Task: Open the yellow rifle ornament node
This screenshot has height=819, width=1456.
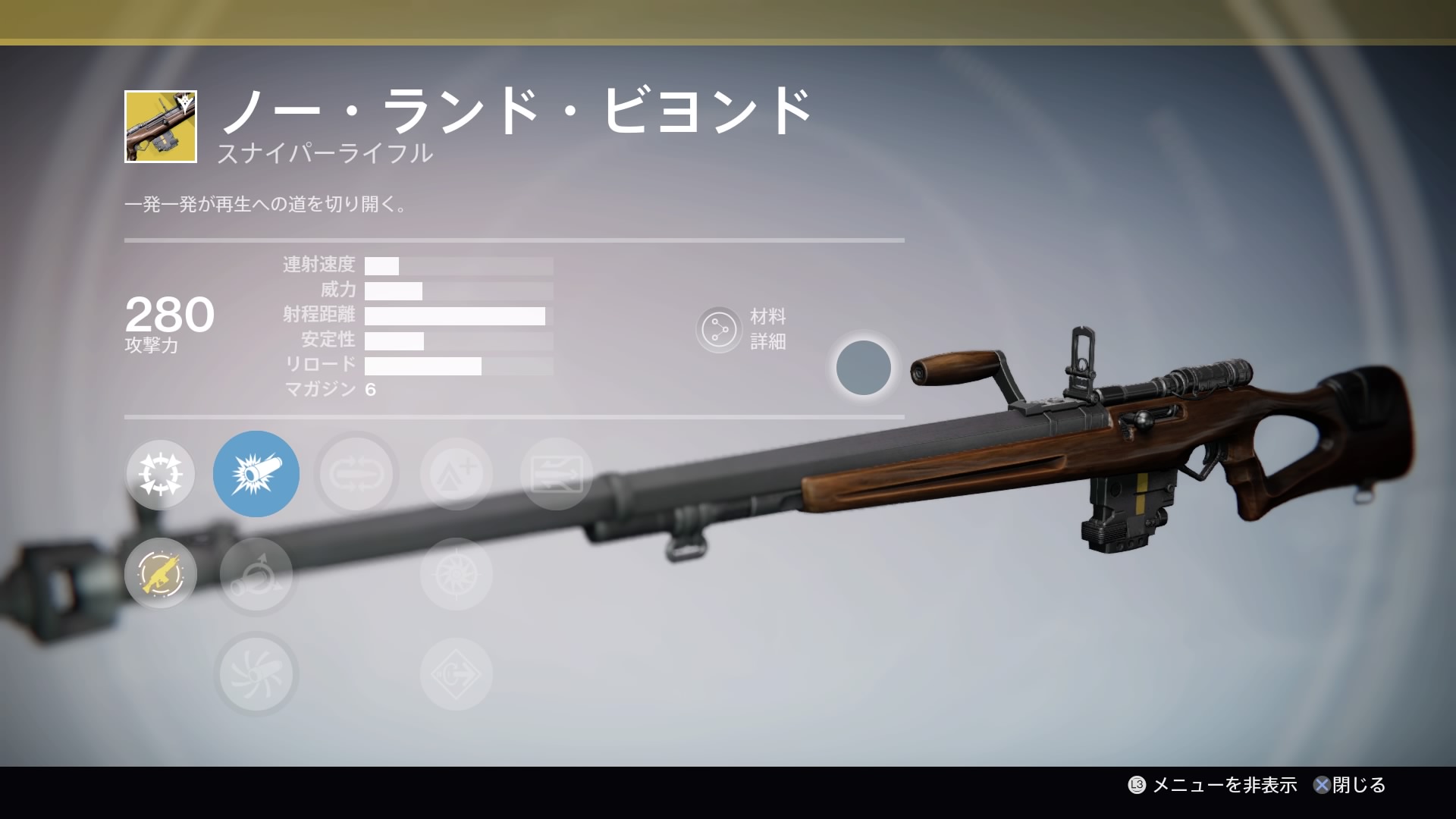Action: tap(161, 573)
